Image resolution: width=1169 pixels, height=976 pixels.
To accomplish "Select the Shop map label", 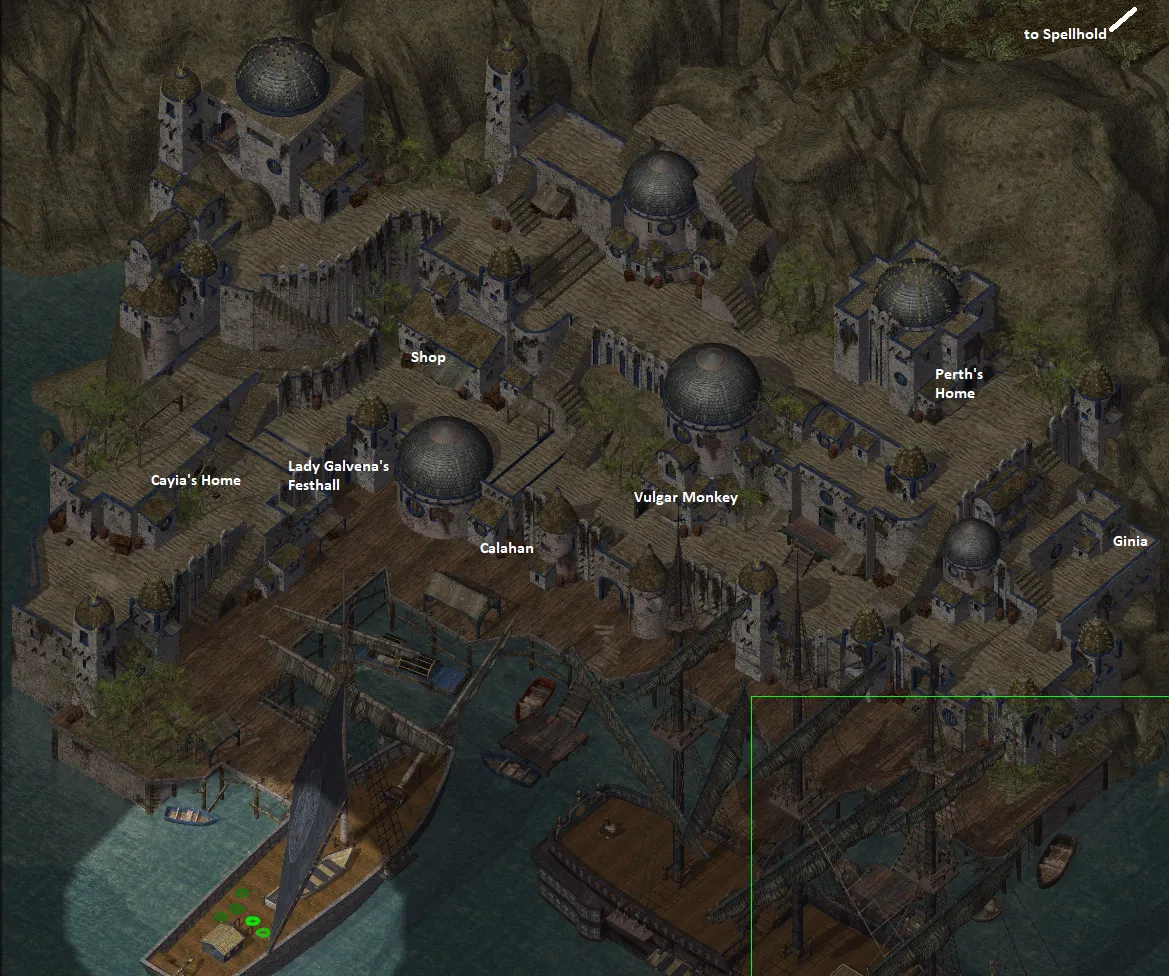I will point(428,358).
